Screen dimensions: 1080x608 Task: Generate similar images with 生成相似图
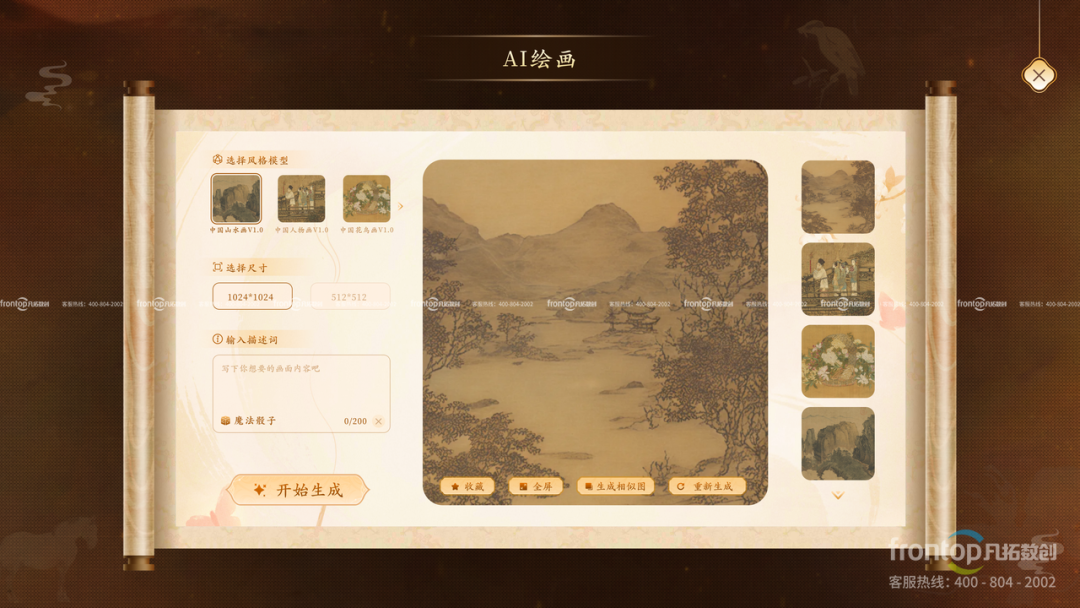point(616,487)
